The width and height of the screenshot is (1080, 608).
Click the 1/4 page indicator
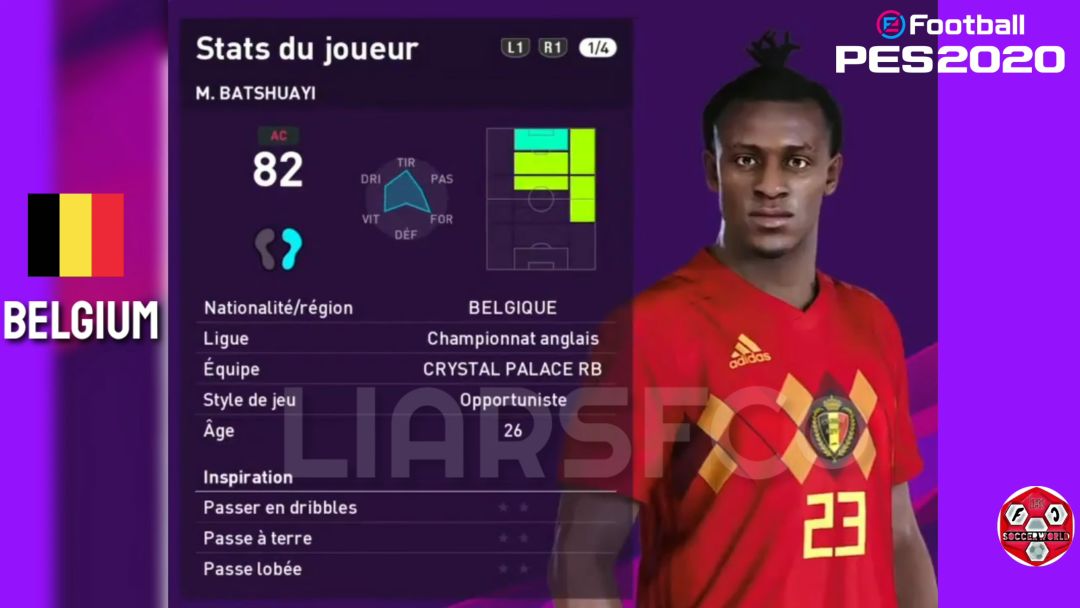click(598, 47)
